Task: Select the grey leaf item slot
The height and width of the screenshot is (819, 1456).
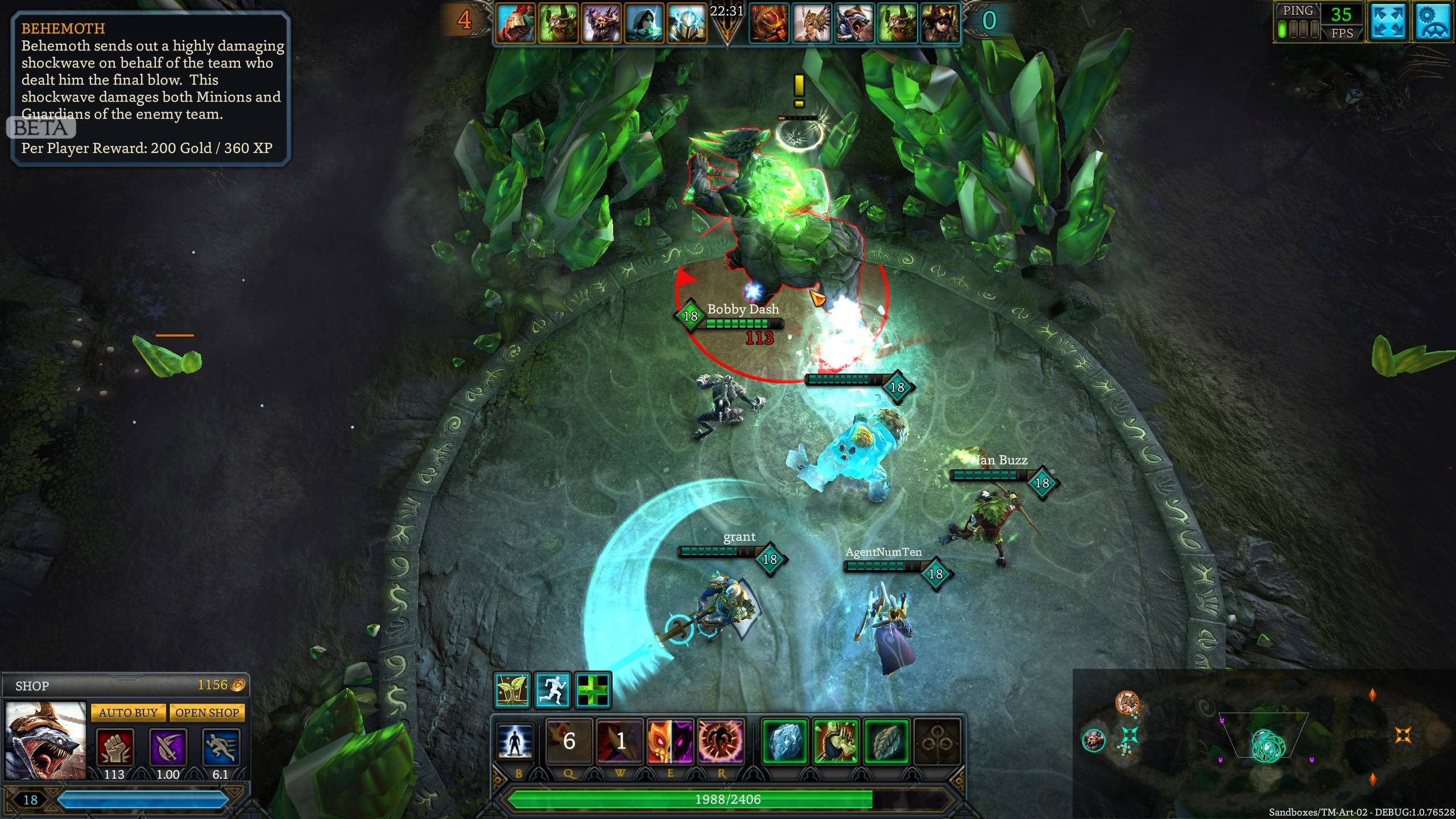Action: 886,742
